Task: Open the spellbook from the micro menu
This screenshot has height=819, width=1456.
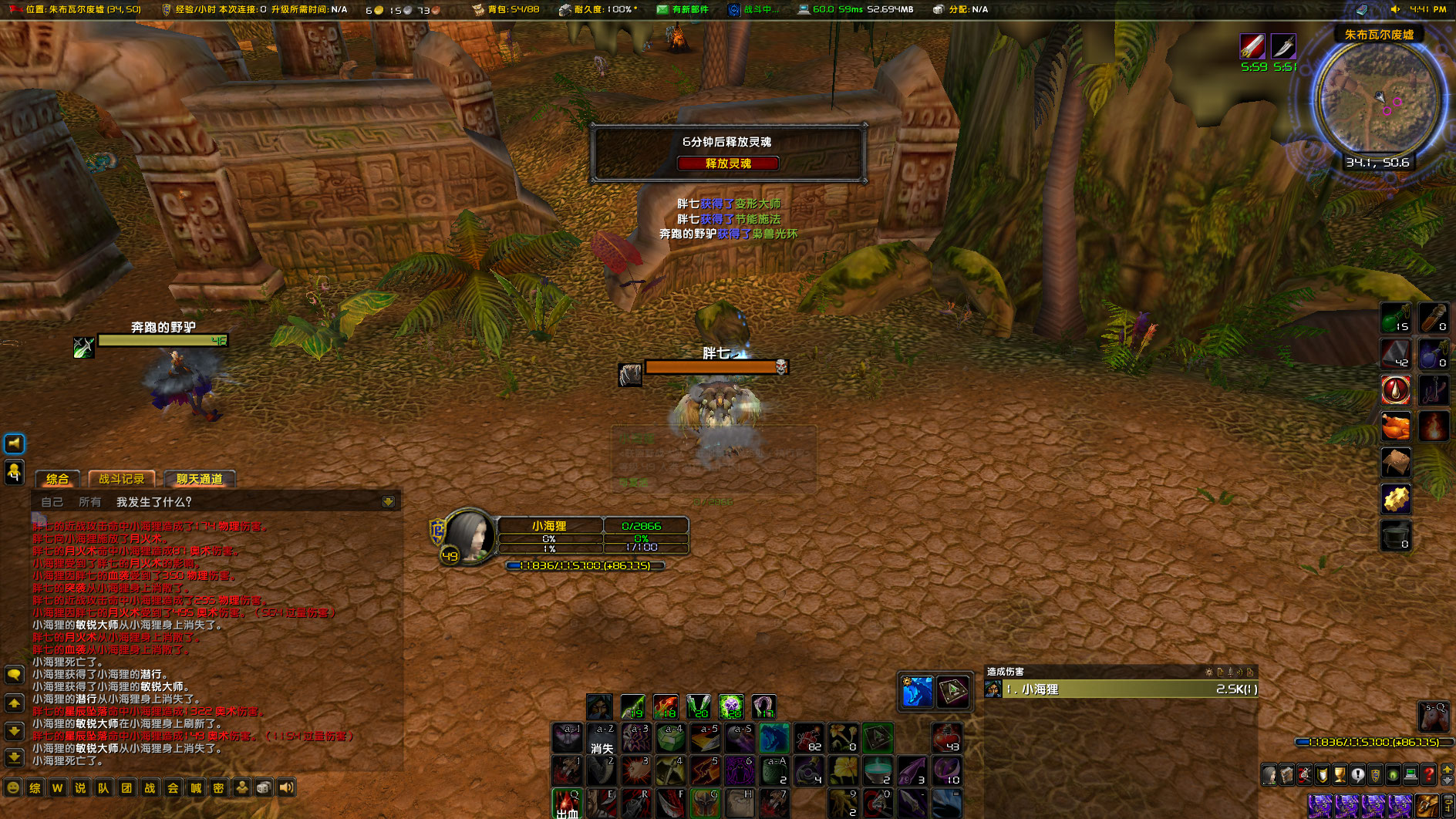Action: point(1286,774)
